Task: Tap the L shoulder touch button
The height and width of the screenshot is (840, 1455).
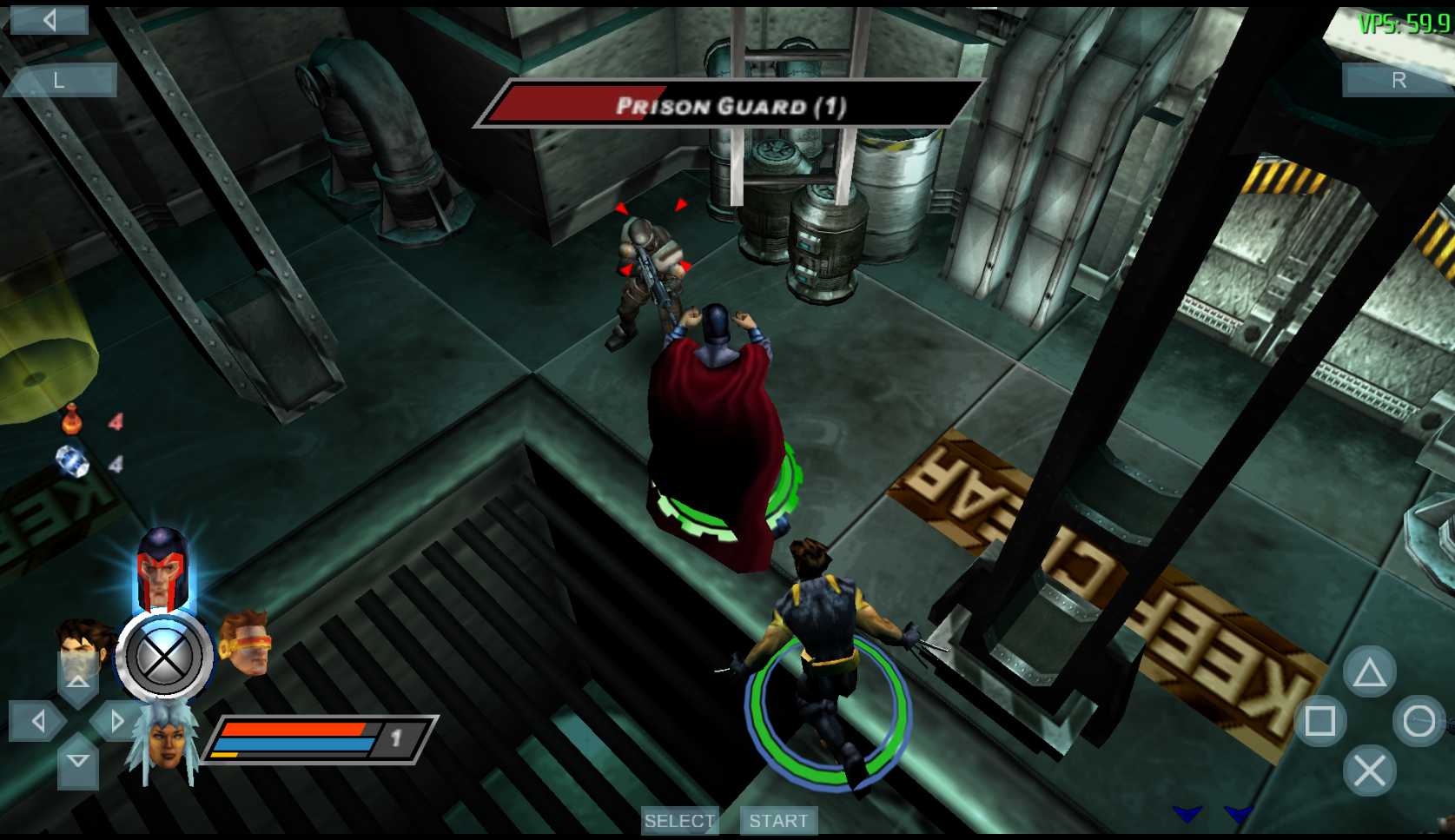Action: coord(59,81)
